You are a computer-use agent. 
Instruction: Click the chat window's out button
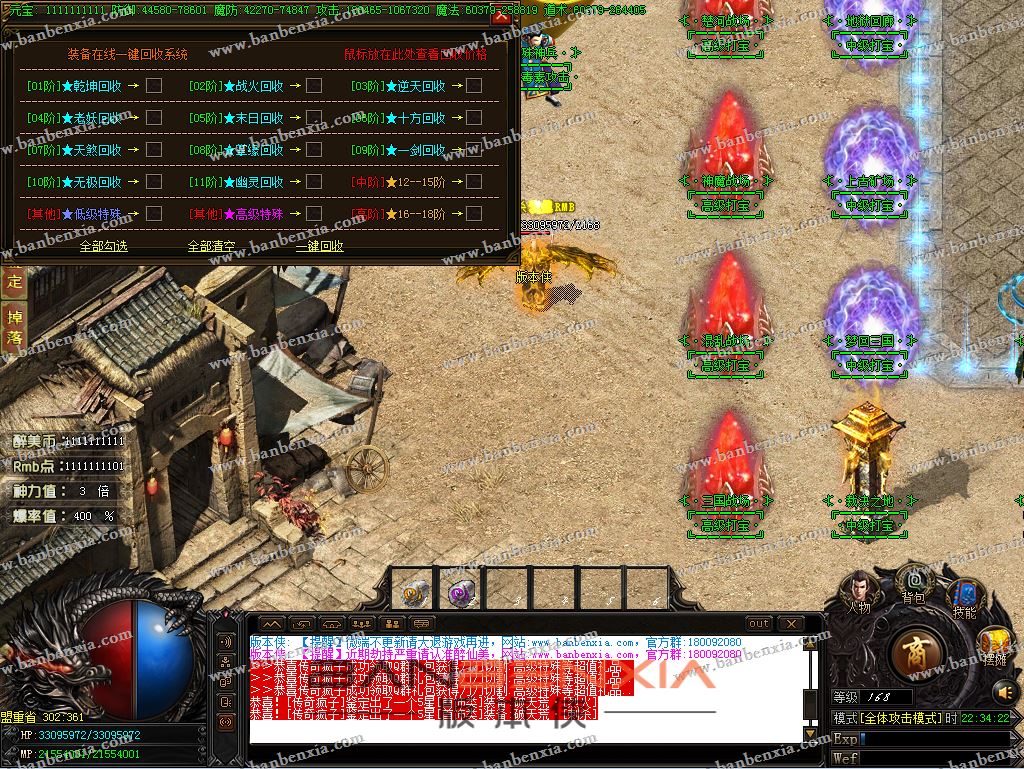point(760,623)
